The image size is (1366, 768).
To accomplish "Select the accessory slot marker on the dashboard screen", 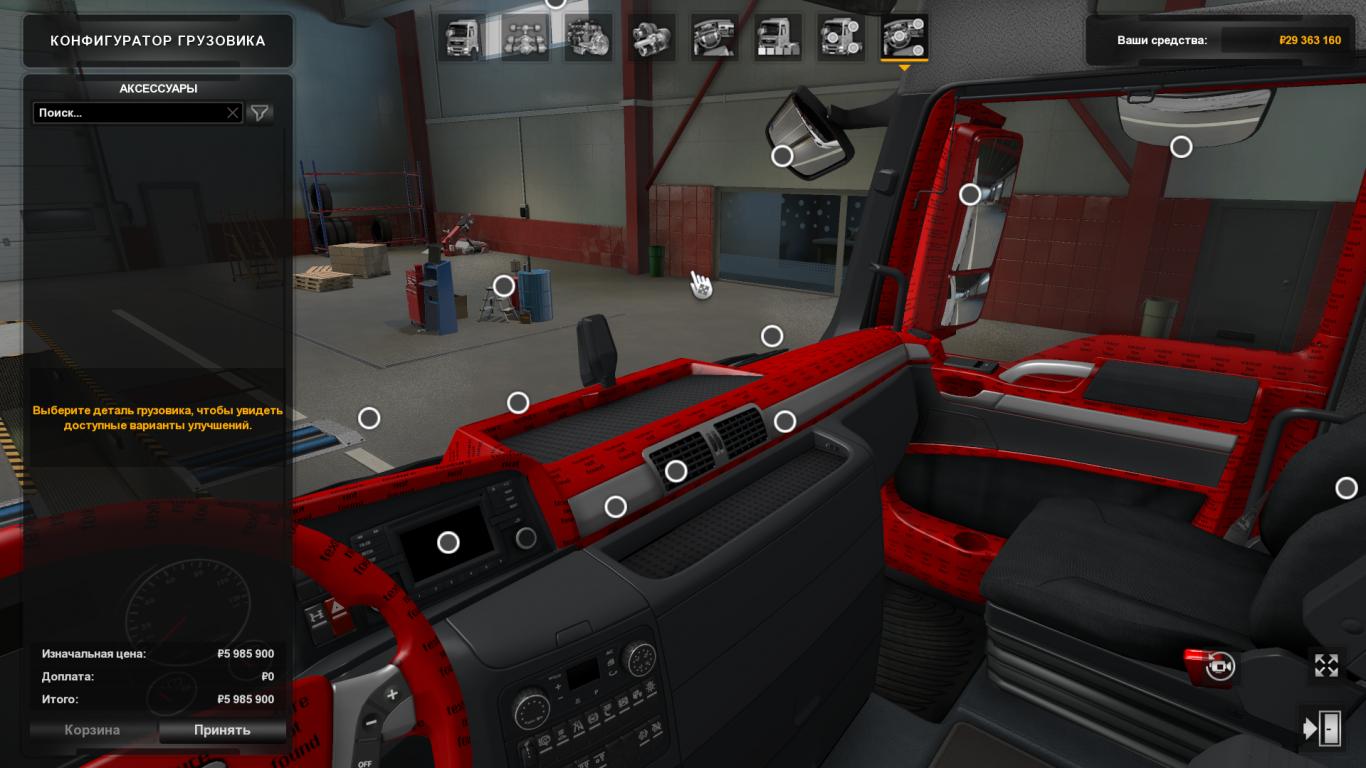I will (x=448, y=542).
